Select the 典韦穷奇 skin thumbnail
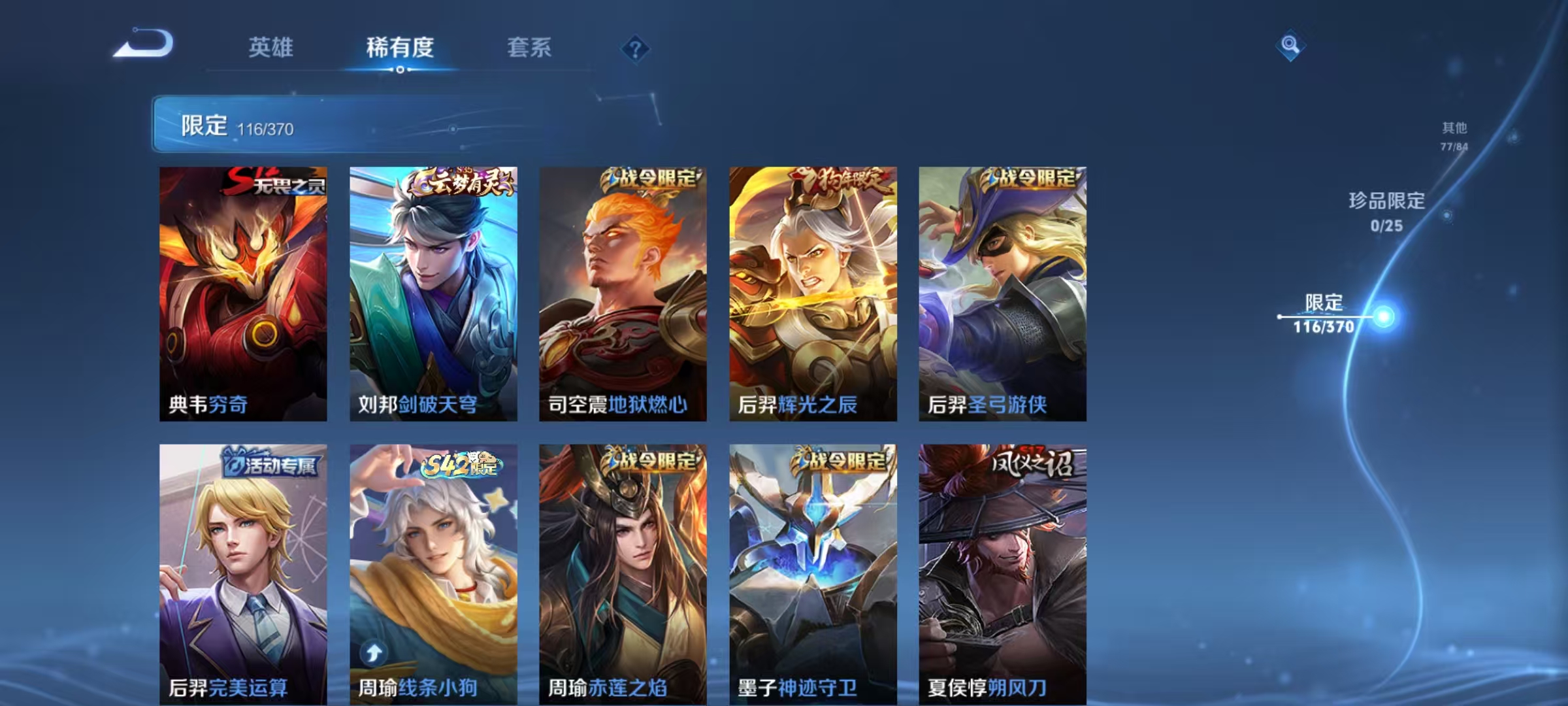This screenshot has height=706, width=1568. coord(242,294)
